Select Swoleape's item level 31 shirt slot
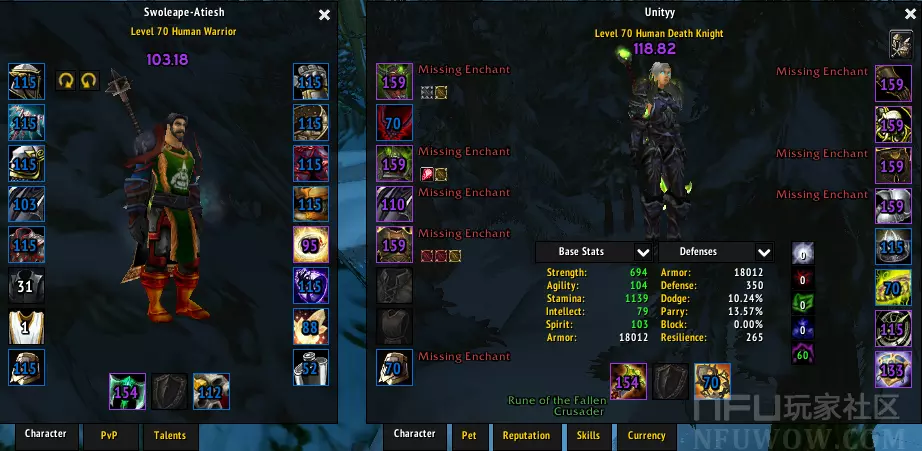 click(x=27, y=286)
